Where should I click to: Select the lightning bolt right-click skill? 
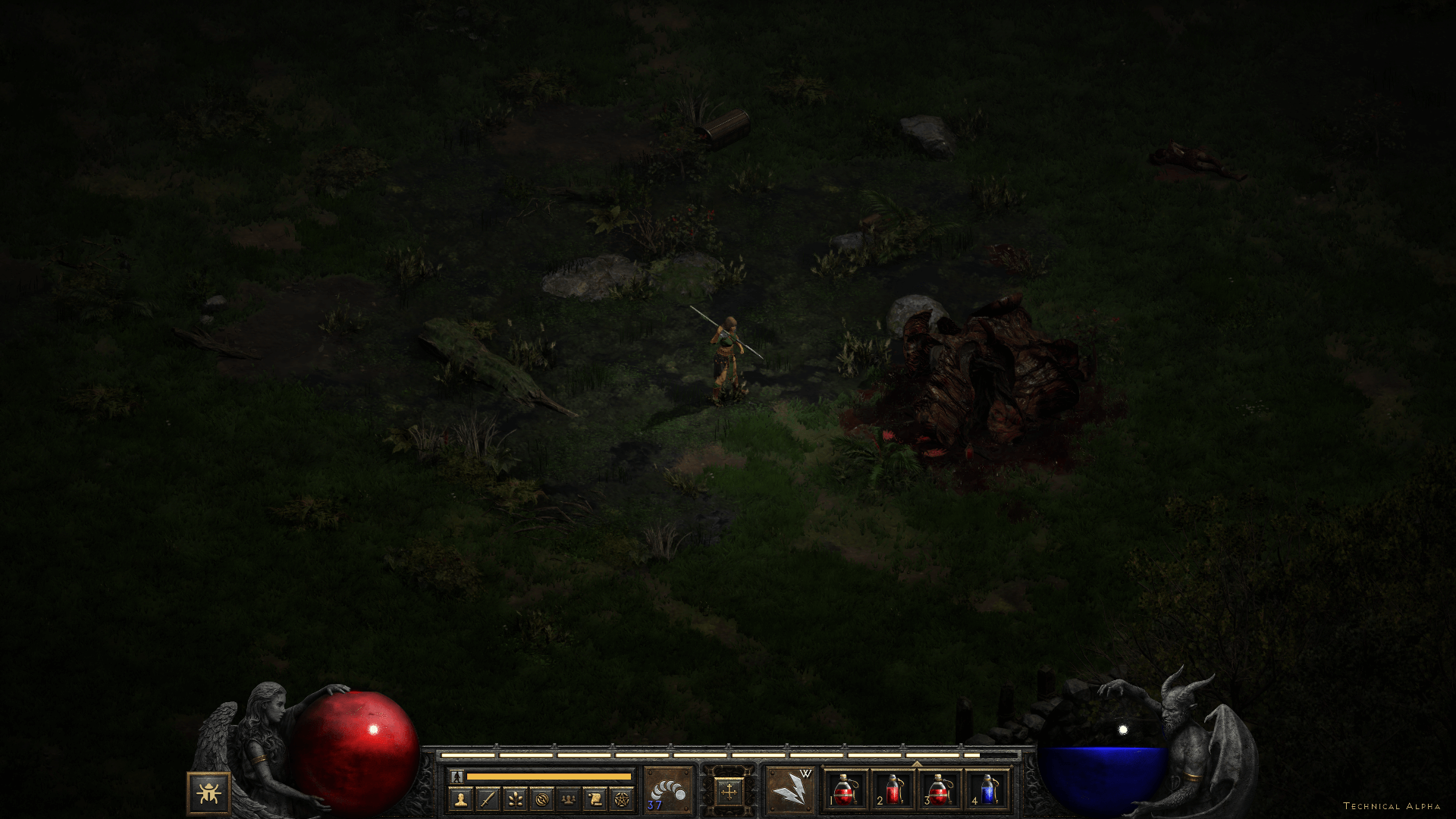(x=789, y=791)
